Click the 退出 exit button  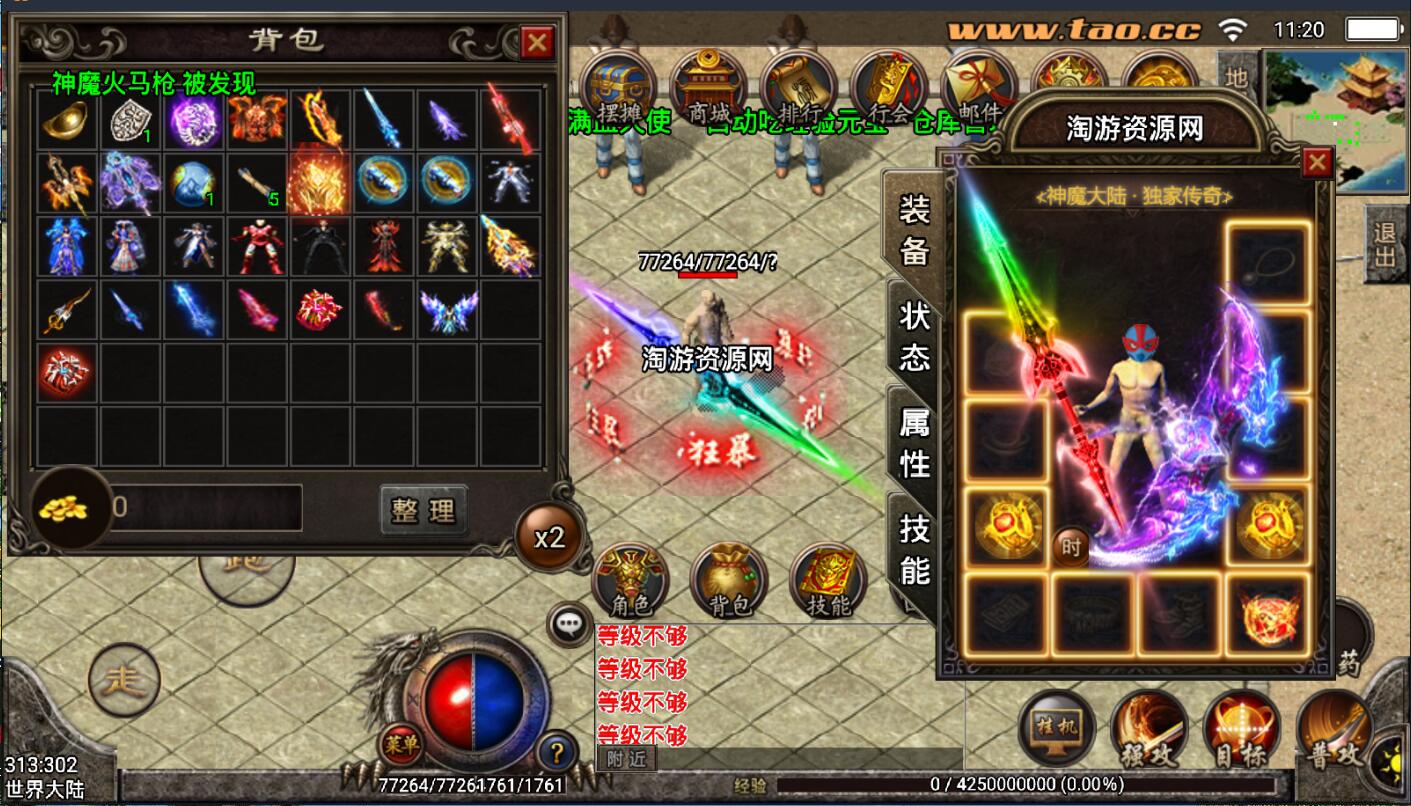1385,245
